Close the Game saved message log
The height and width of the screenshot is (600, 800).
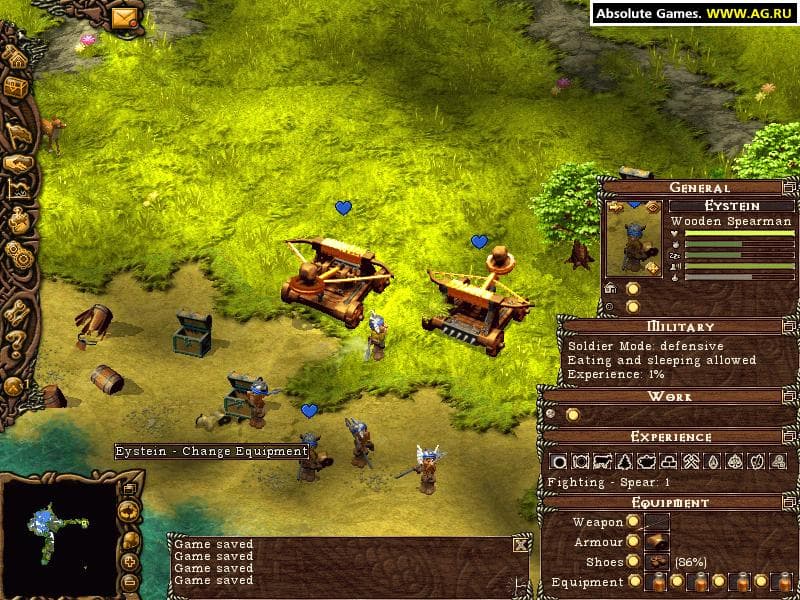coord(521,544)
